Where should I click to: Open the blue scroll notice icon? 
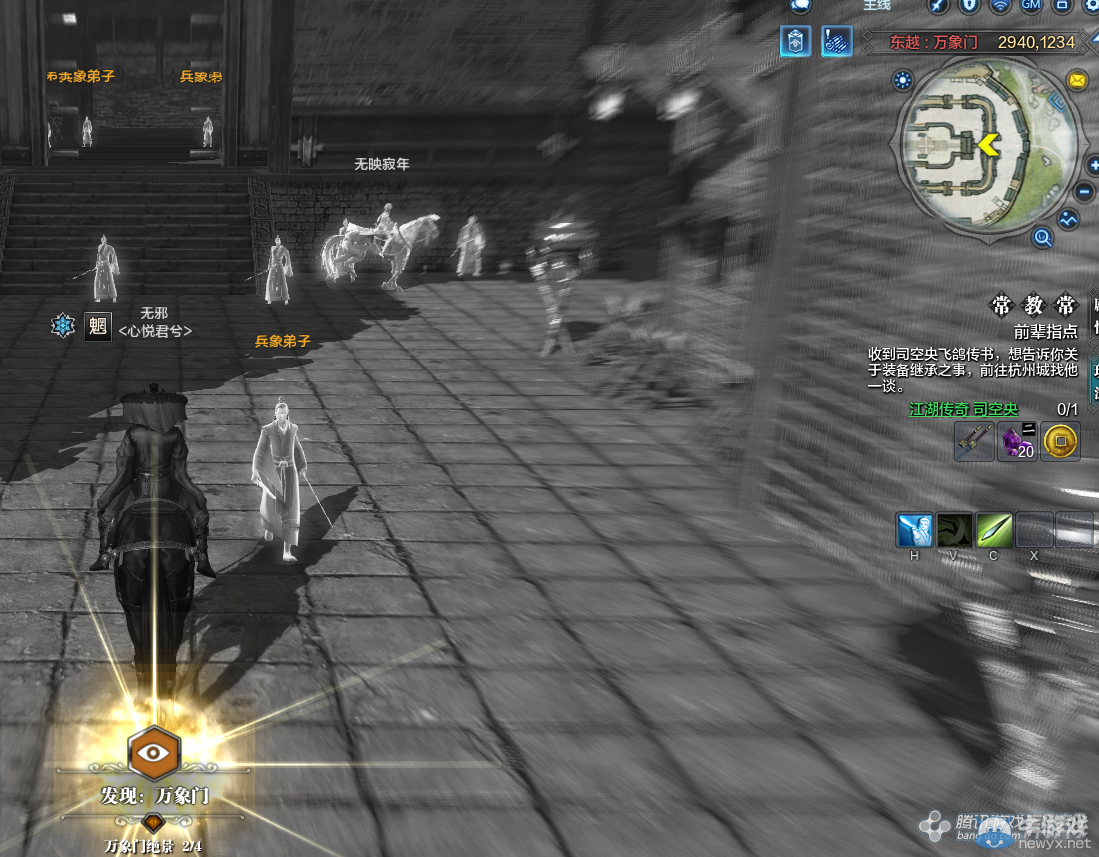[836, 42]
